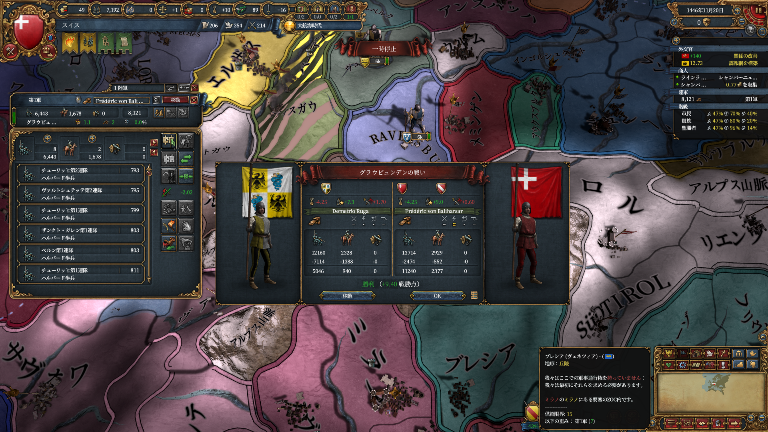The height and width of the screenshot is (432, 768).
Task: Confirm the battle result with OK
Action: 435,295
